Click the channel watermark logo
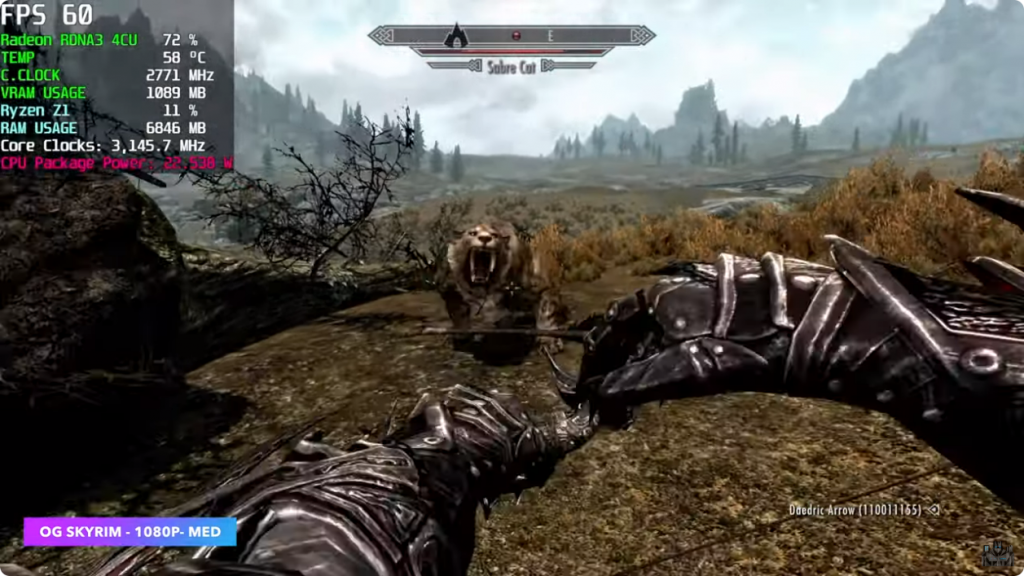Viewport: 1024px width, 576px height. coord(996,555)
